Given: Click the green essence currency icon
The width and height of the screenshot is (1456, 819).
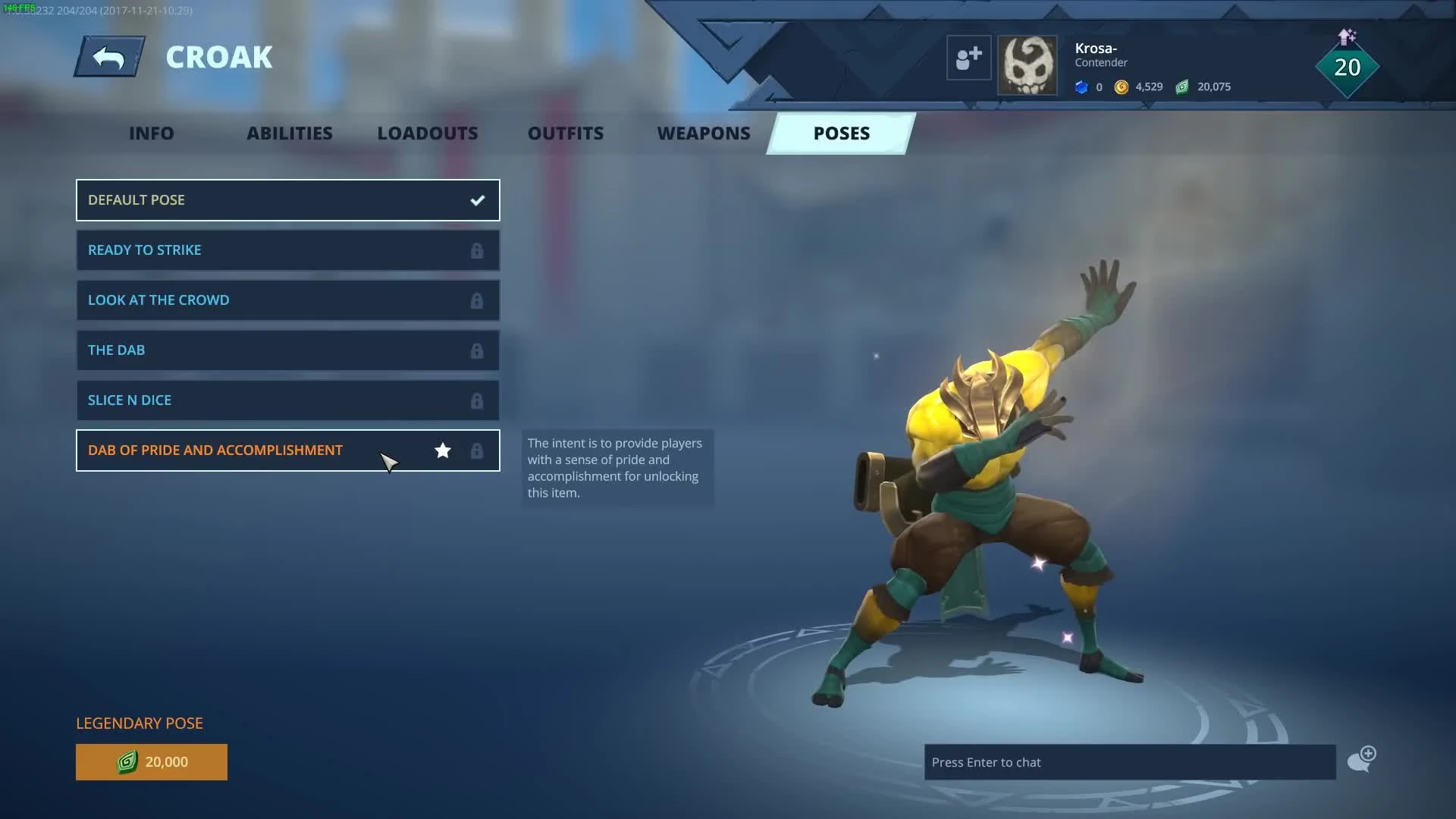Looking at the screenshot, I should pyautogui.click(x=1181, y=87).
